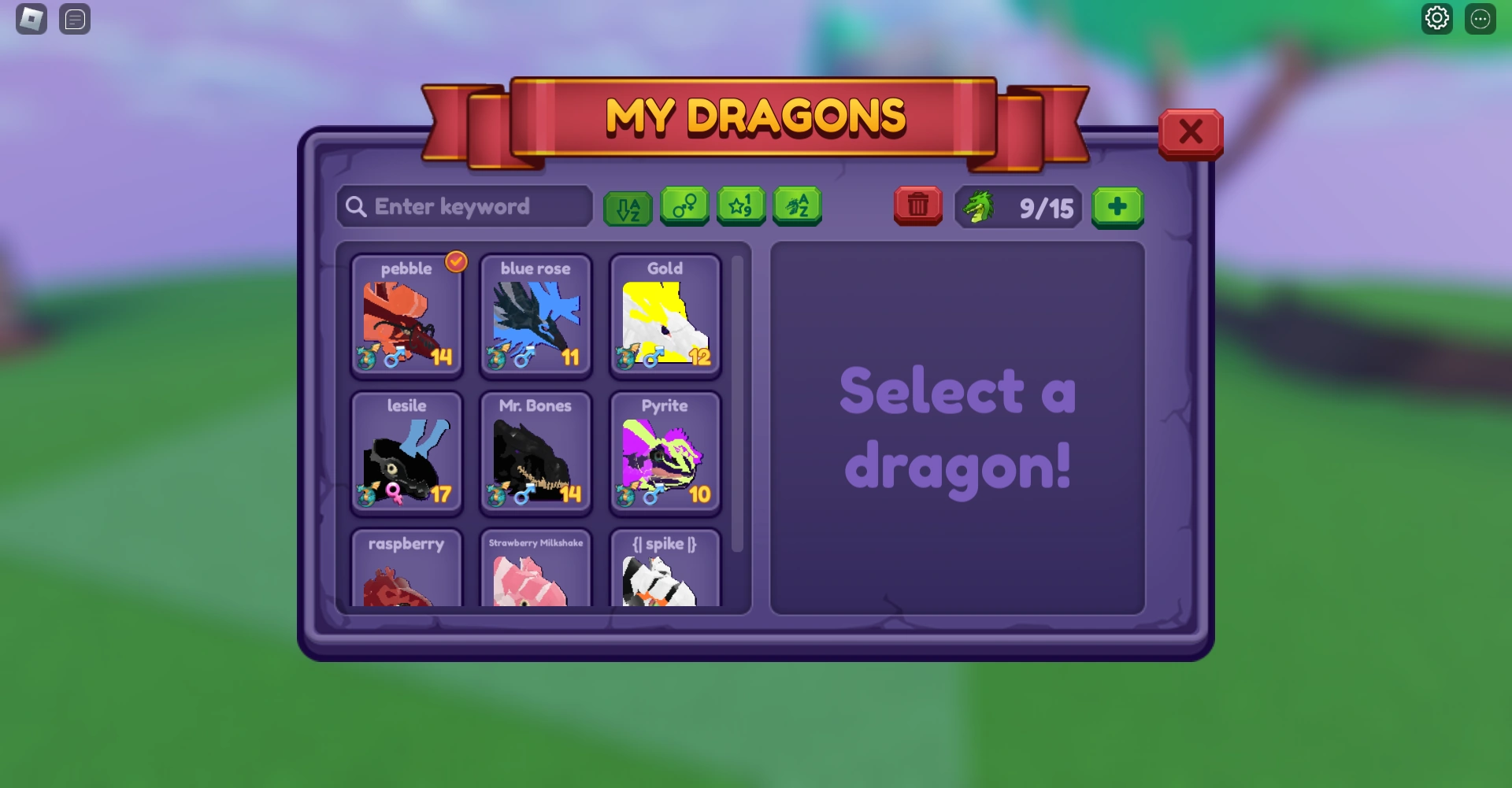Sort dragons by gender icon

[684, 207]
